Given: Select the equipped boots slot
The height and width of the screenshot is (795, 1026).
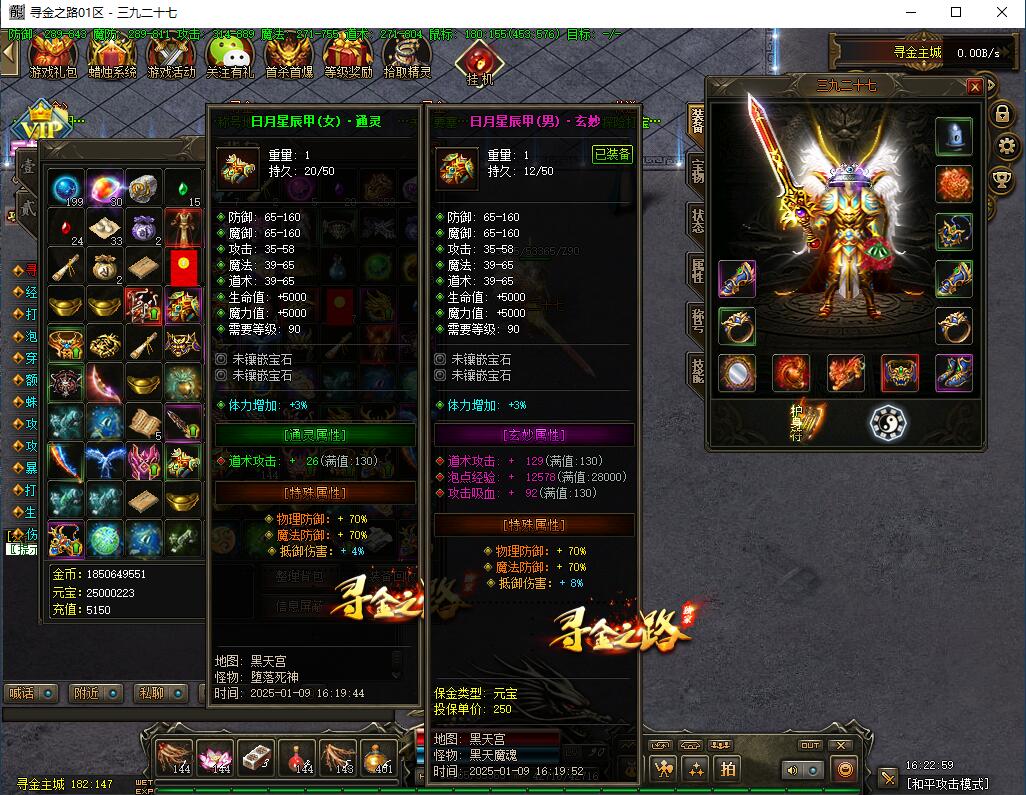Looking at the screenshot, I should 954,372.
